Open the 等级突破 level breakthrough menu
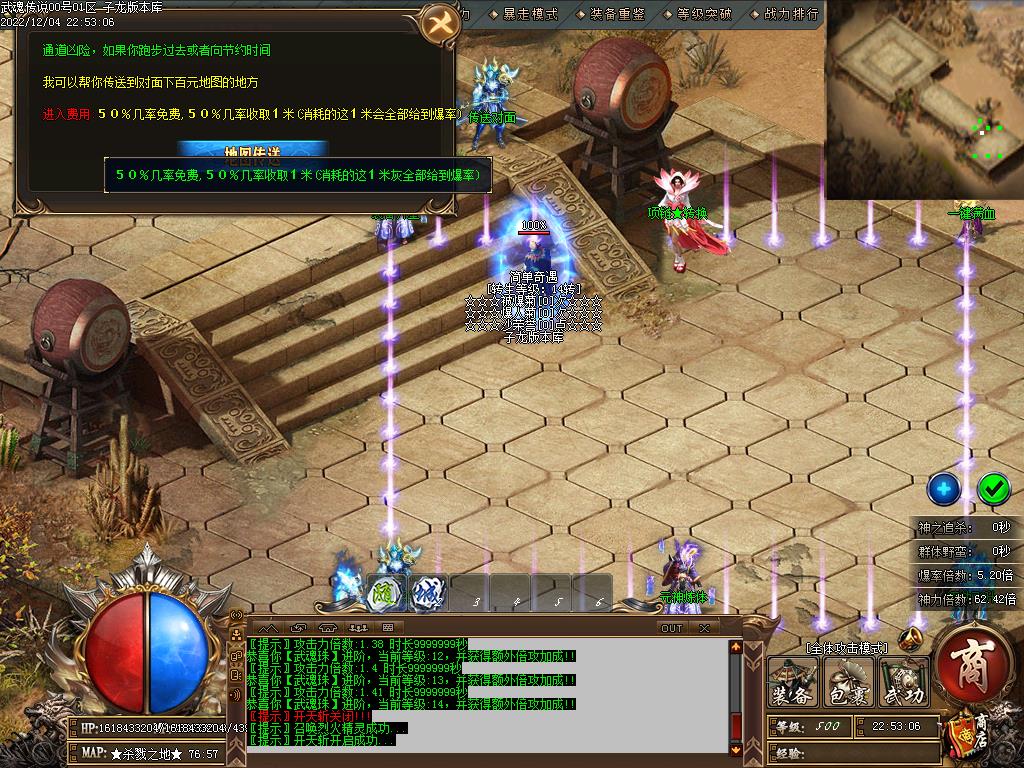The image size is (1024, 768). click(x=704, y=14)
